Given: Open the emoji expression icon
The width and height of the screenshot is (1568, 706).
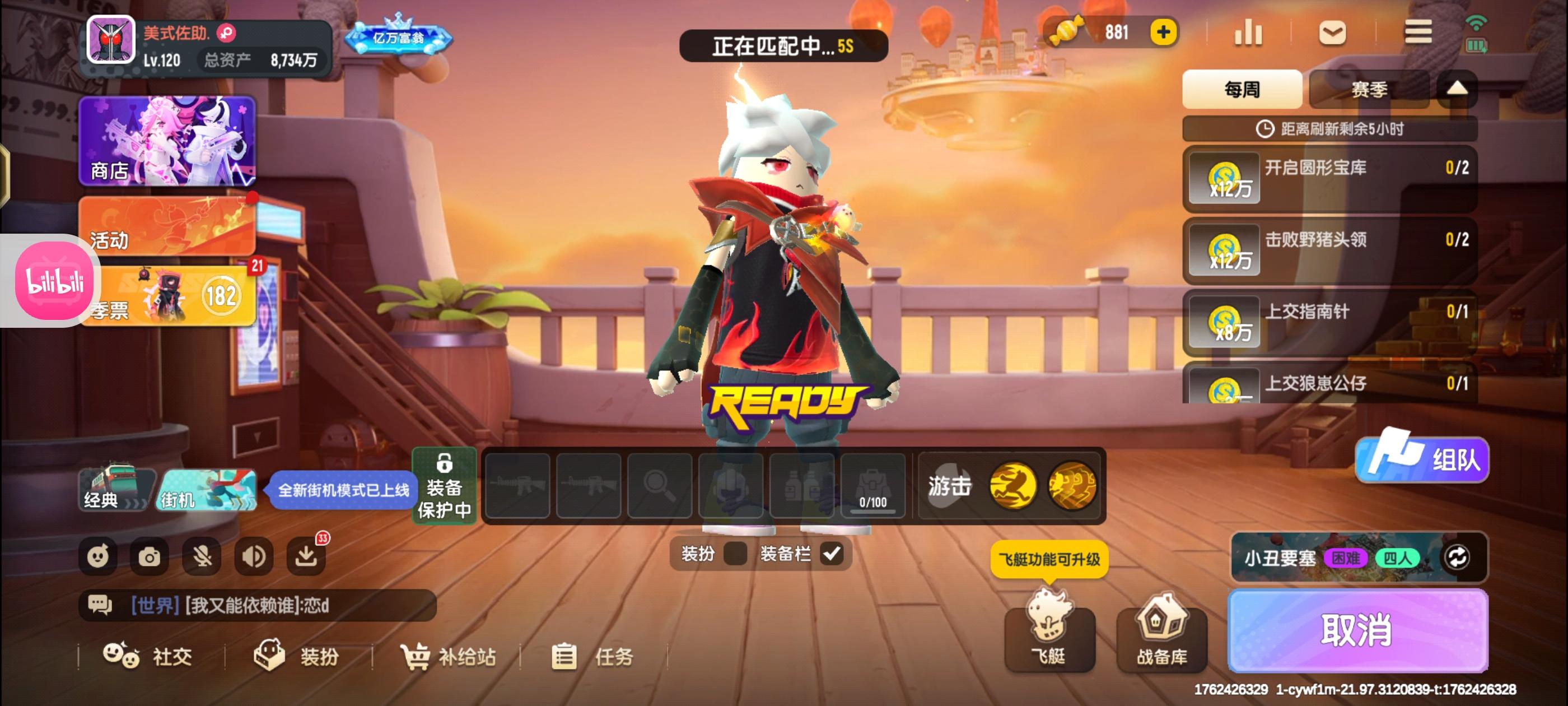Looking at the screenshot, I should point(99,555).
